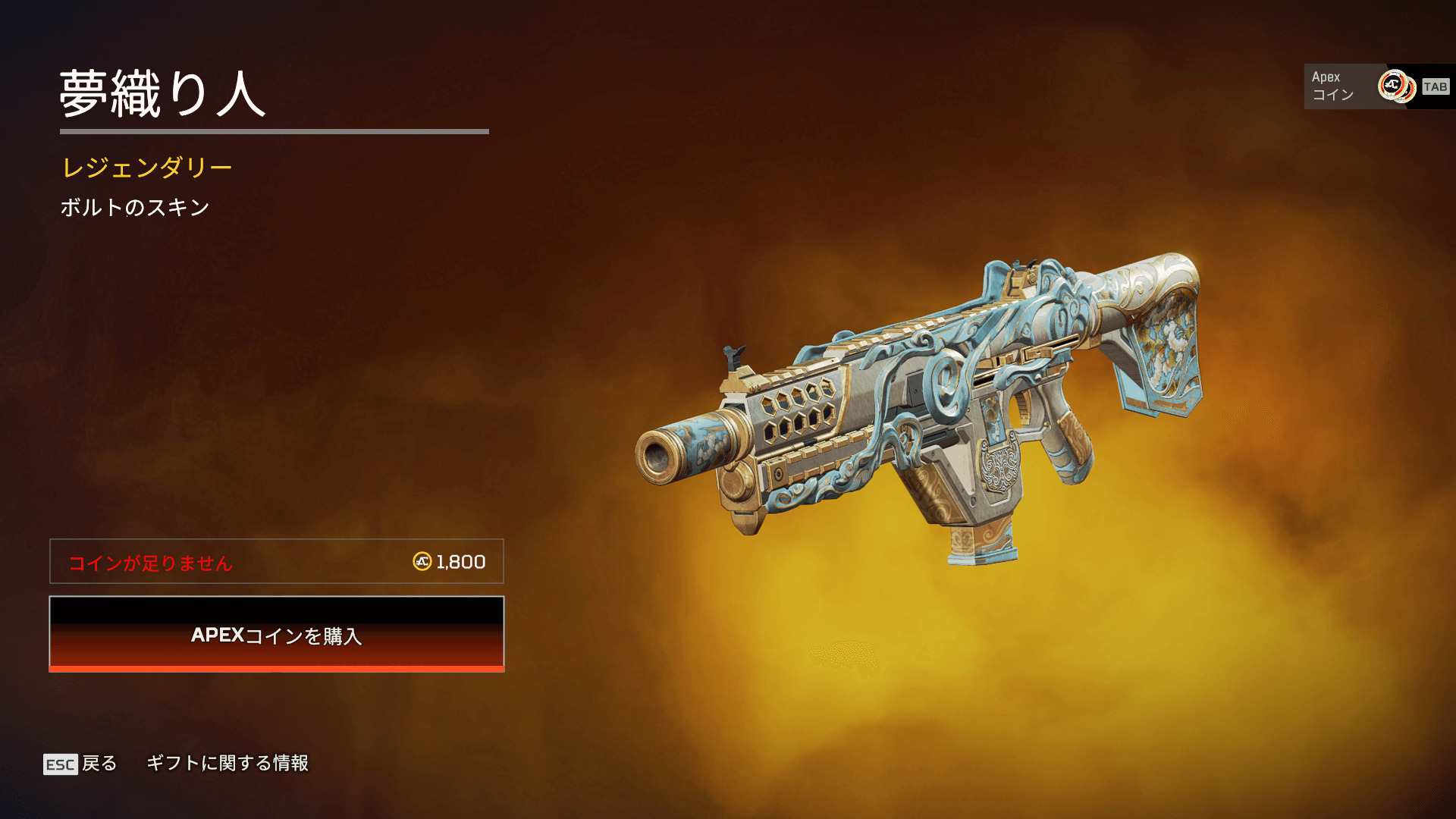
Task: Select the 1,800 coin price row
Action: [x=277, y=562]
